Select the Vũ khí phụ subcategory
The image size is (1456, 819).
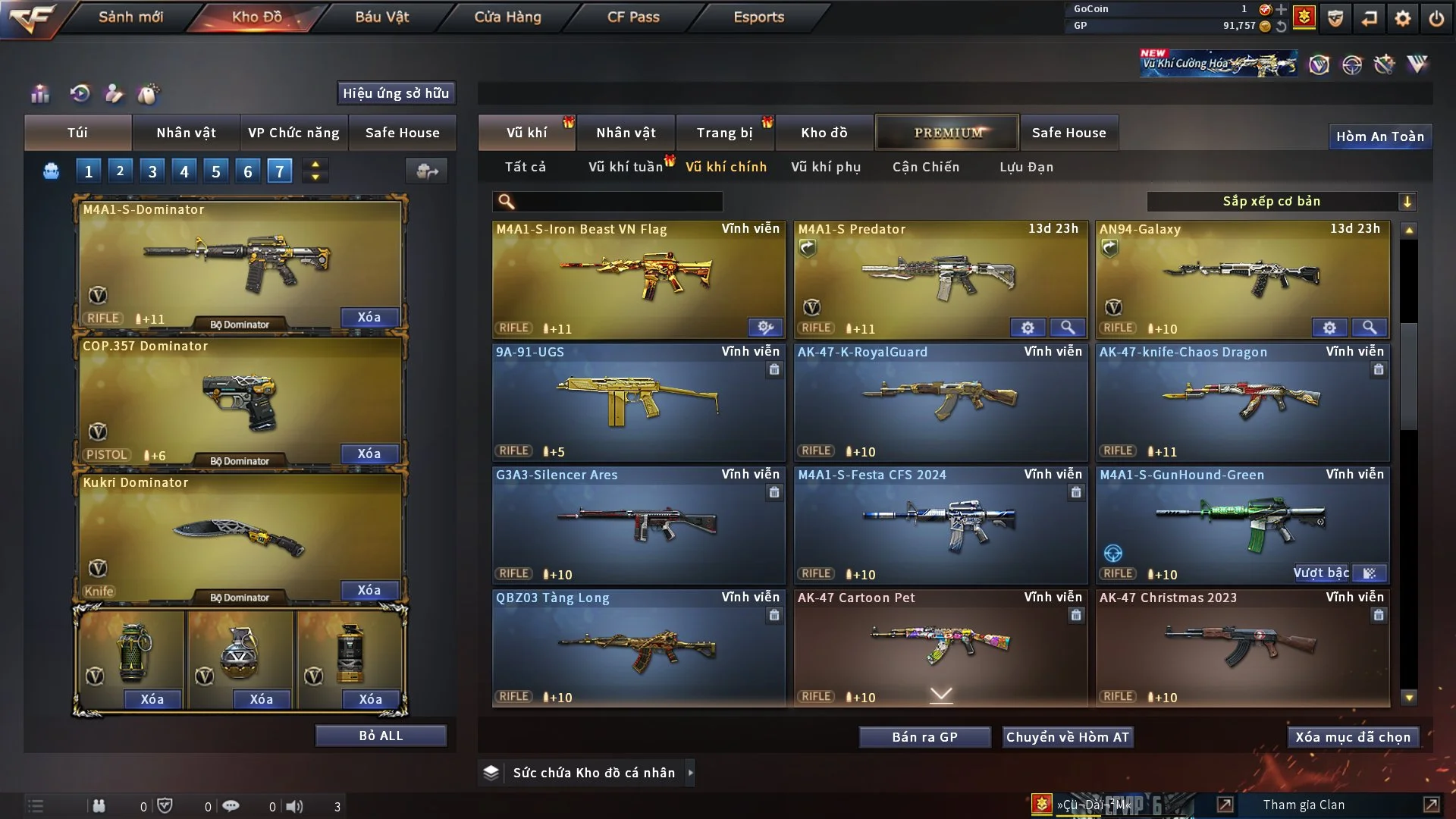(x=825, y=167)
